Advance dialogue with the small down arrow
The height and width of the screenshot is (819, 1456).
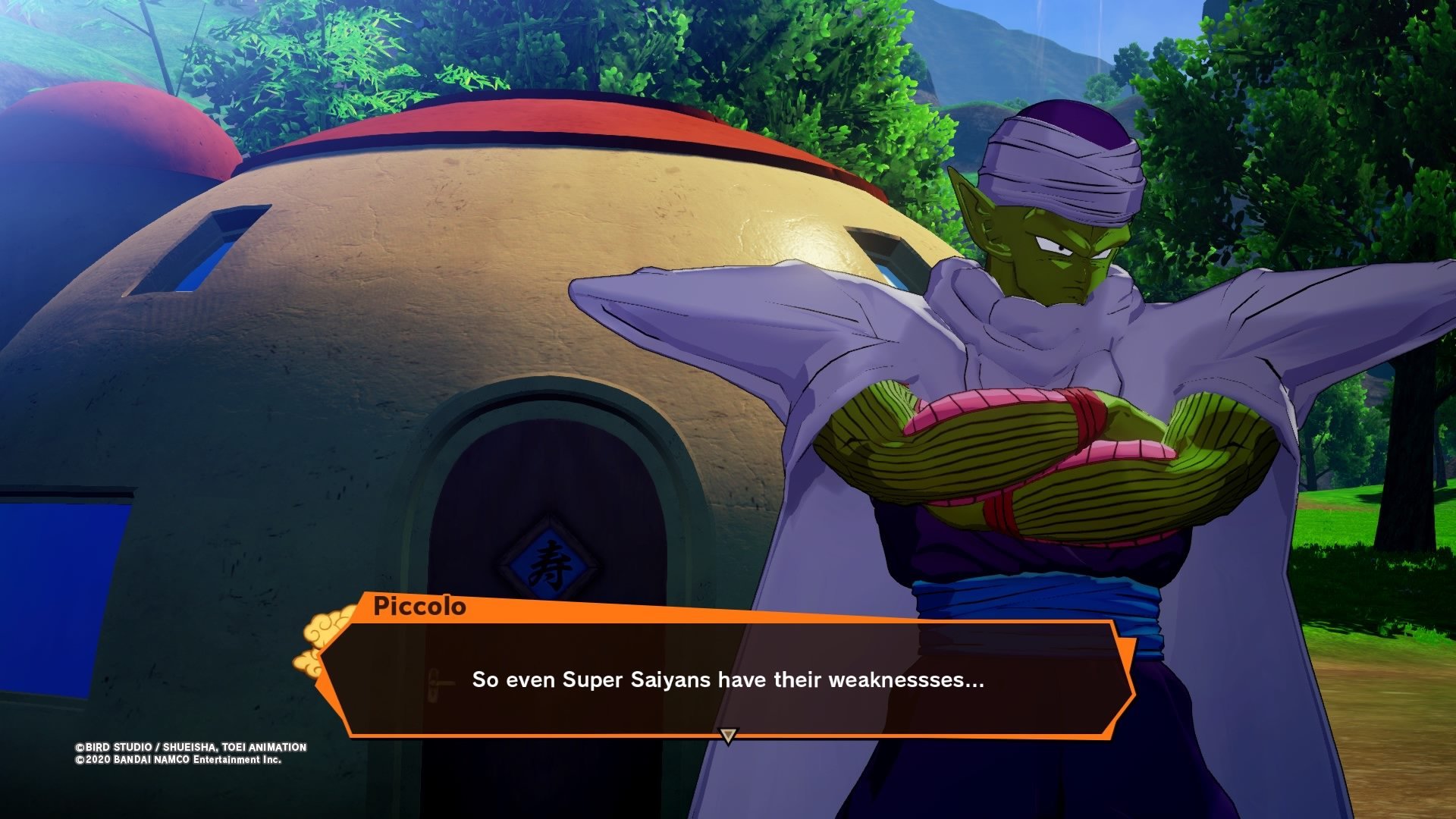click(x=728, y=736)
